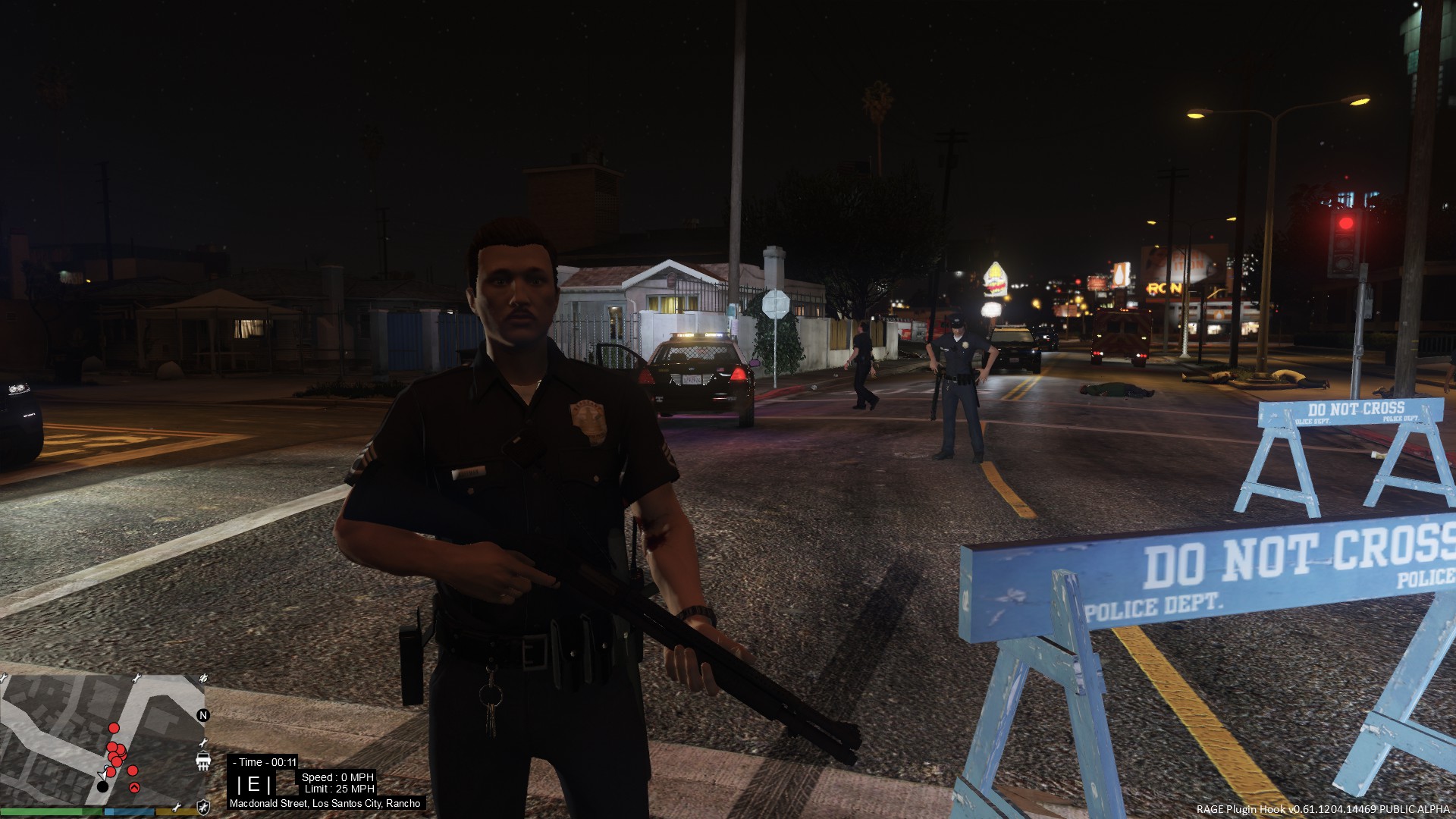Click the white player arrow on minimap
1456x819 pixels.
[x=104, y=773]
